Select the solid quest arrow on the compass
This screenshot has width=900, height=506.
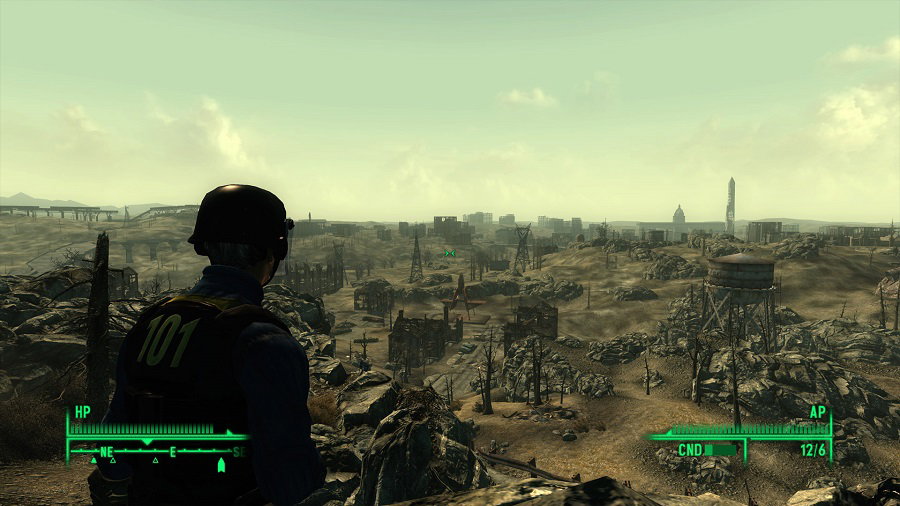click(x=220, y=463)
